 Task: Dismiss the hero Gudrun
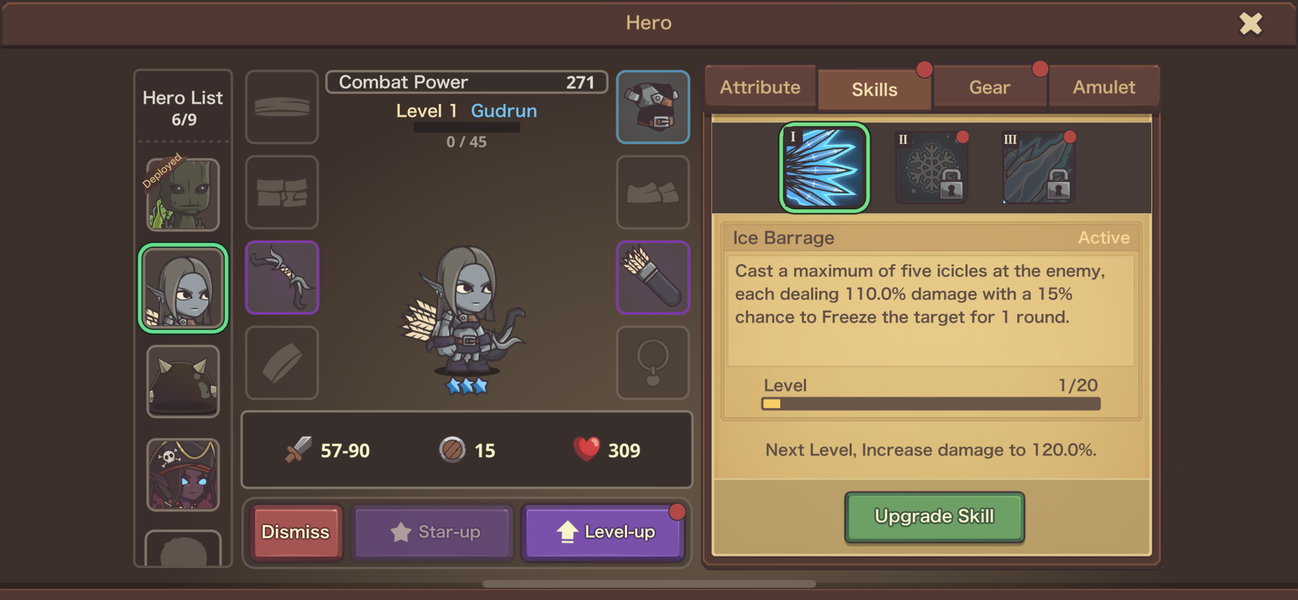(x=296, y=532)
